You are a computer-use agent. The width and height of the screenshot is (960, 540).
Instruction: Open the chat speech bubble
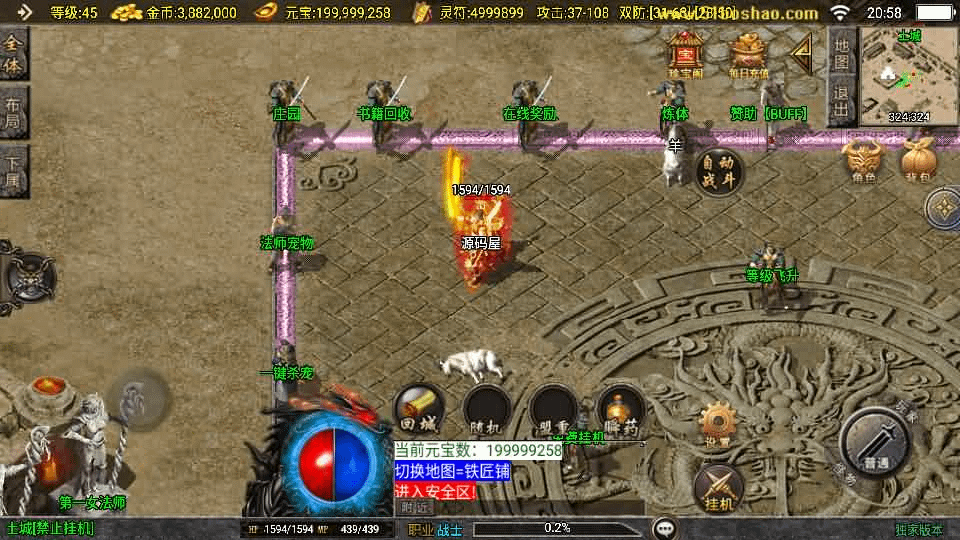pyautogui.click(x=664, y=528)
